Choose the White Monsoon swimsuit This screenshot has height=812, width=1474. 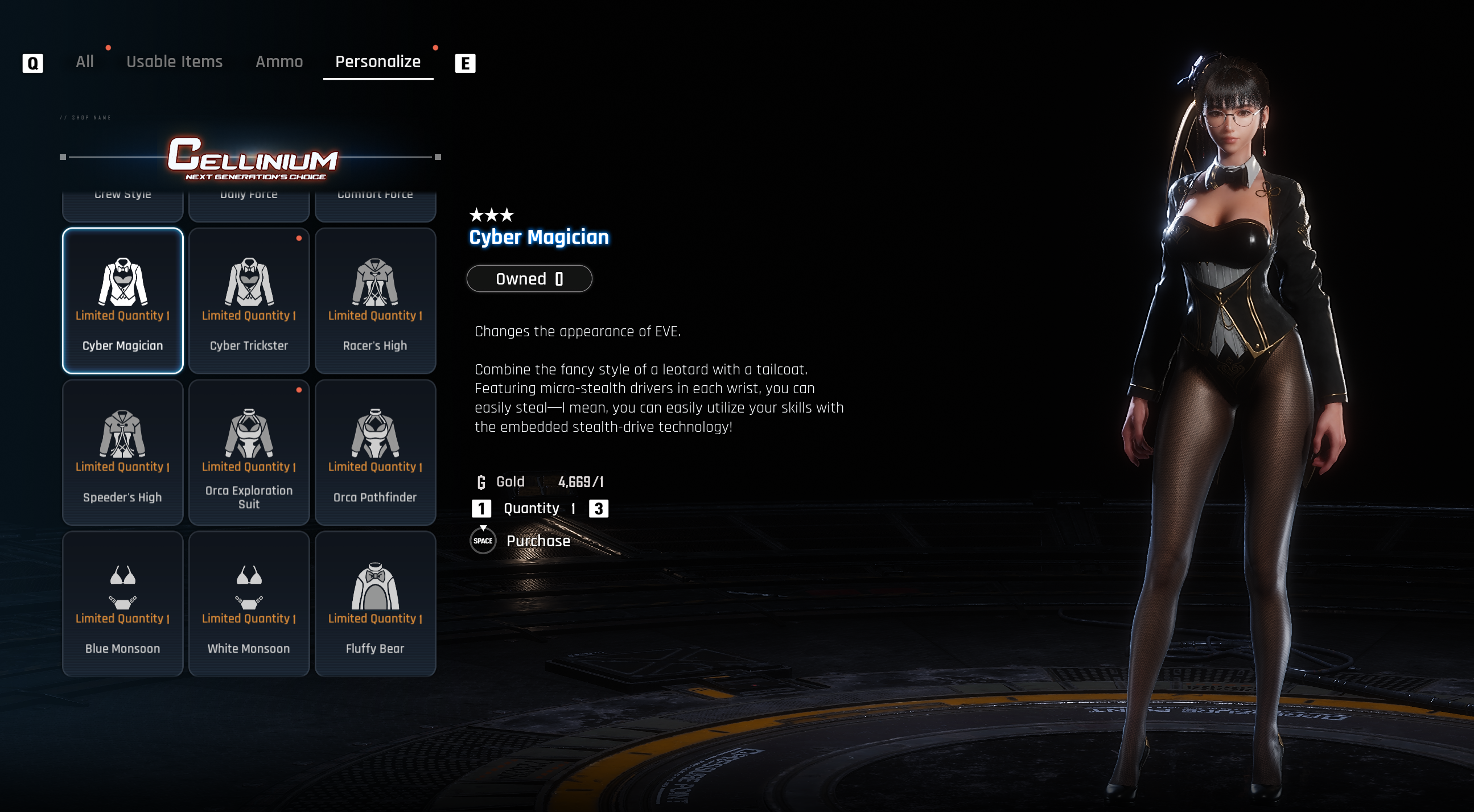pyautogui.click(x=249, y=604)
